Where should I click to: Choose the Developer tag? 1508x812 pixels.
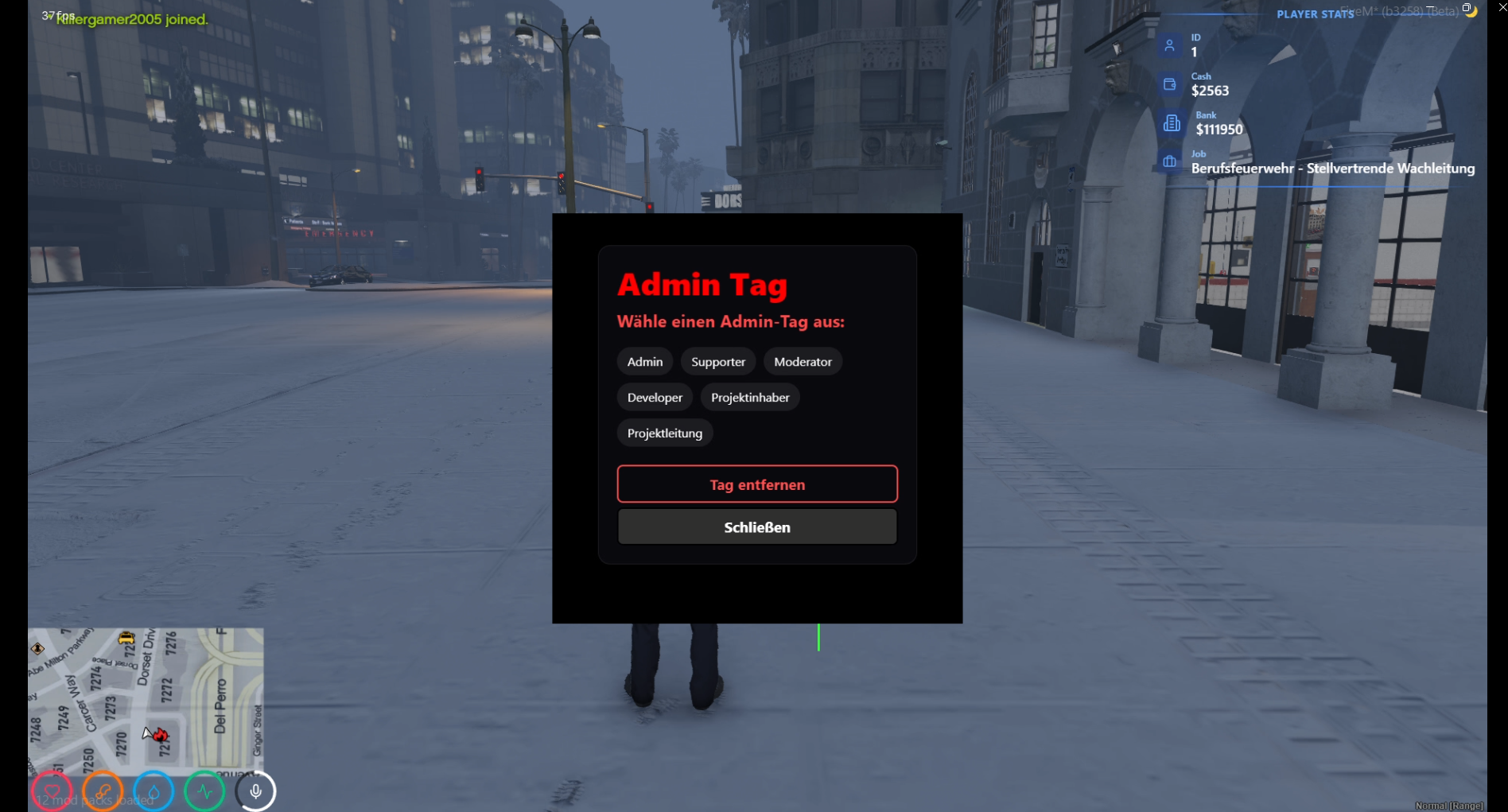654,397
